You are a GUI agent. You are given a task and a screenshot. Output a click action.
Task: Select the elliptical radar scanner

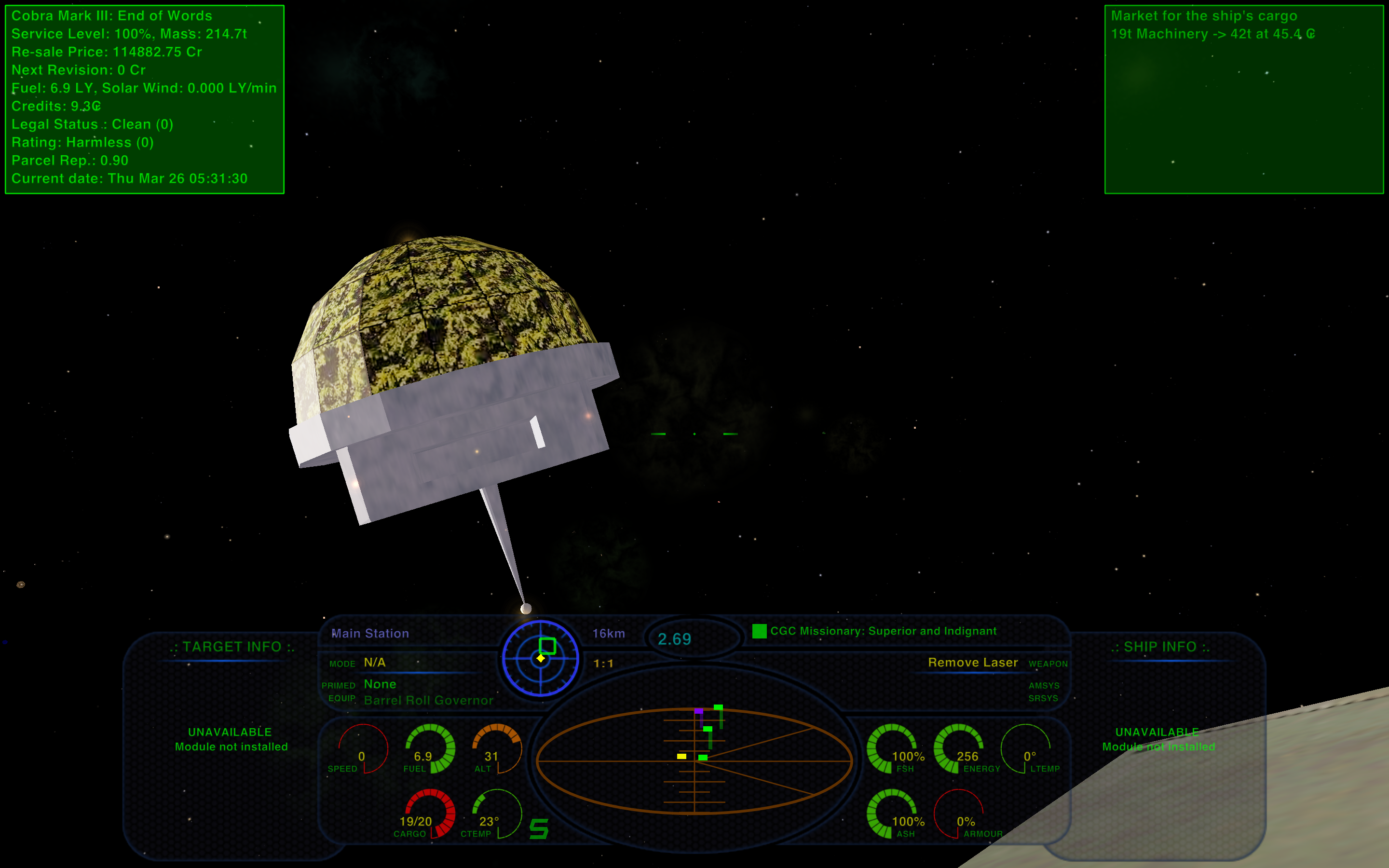pyautogui.click(x=694, y=760)
